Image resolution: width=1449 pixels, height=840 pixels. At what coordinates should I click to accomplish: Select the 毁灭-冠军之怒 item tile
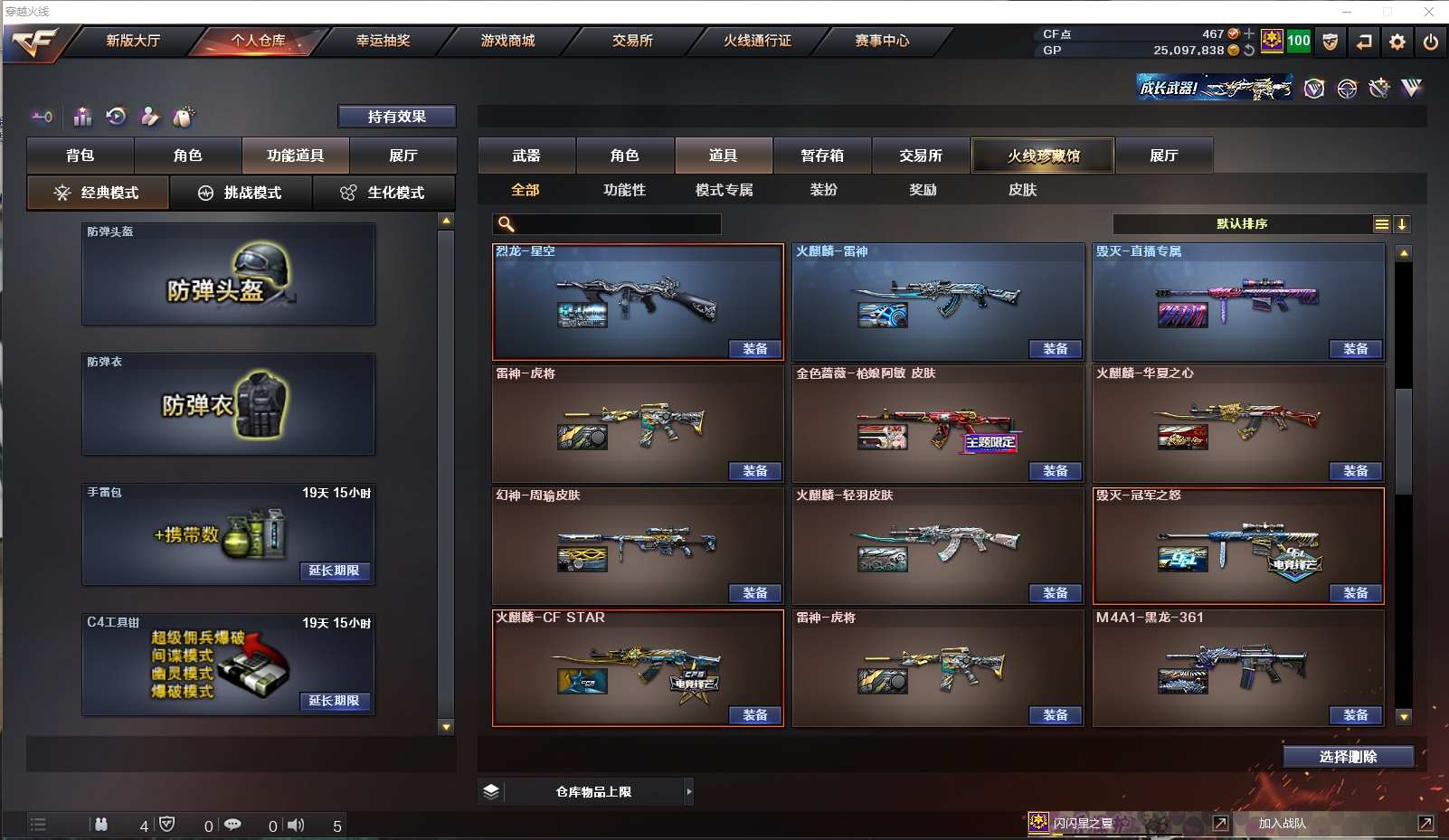[x=1237, y=545]
